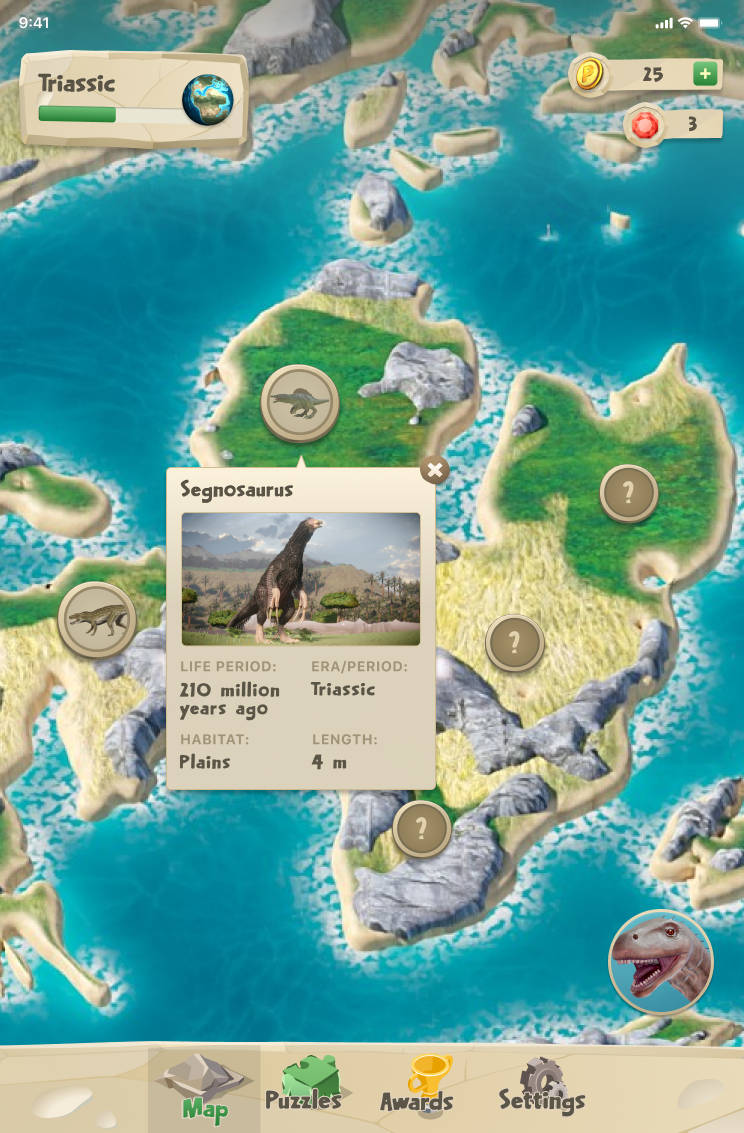Click the gold coin currency icon

click(589, 73)
